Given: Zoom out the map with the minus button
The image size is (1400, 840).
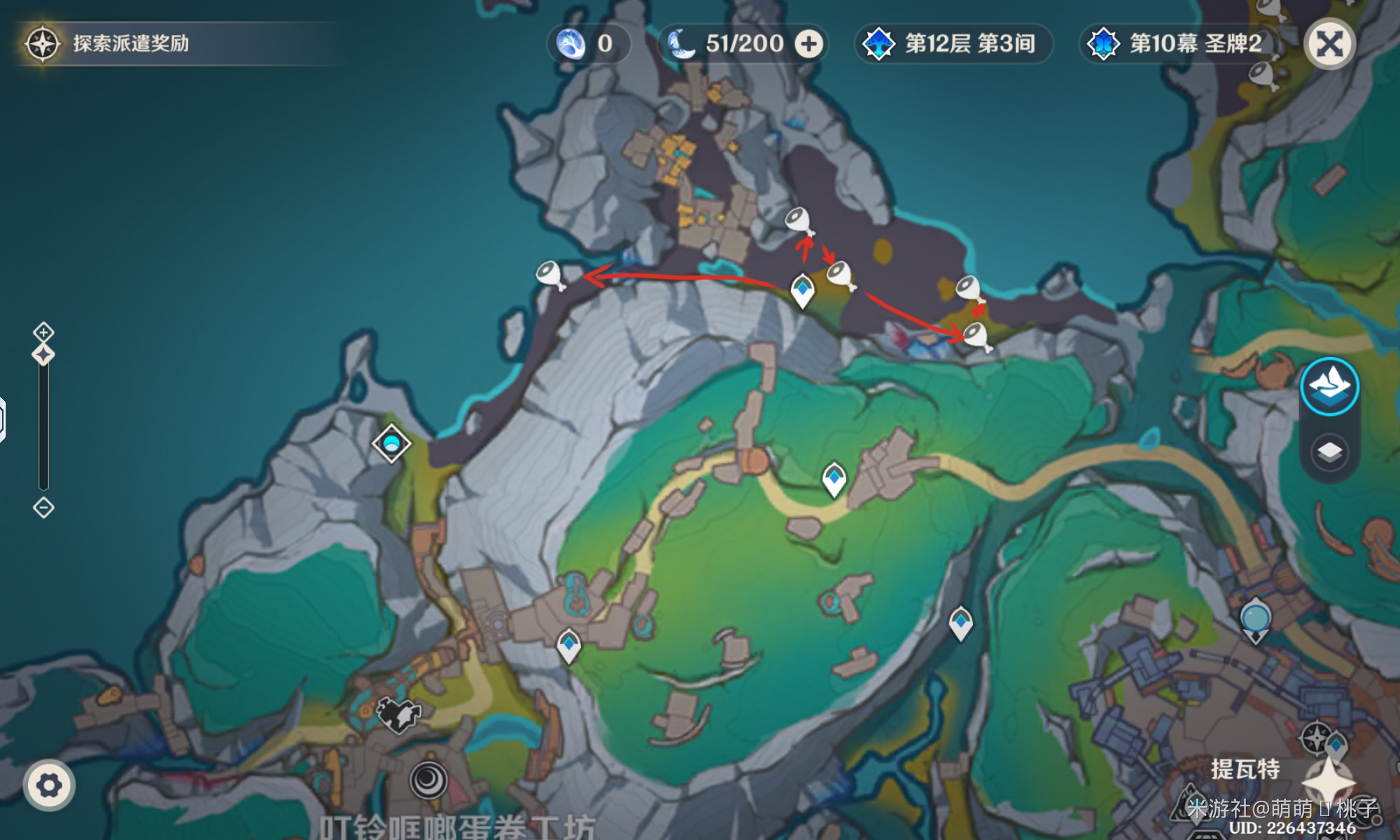Looking at the screenshot, I should [x=43, y=507].
